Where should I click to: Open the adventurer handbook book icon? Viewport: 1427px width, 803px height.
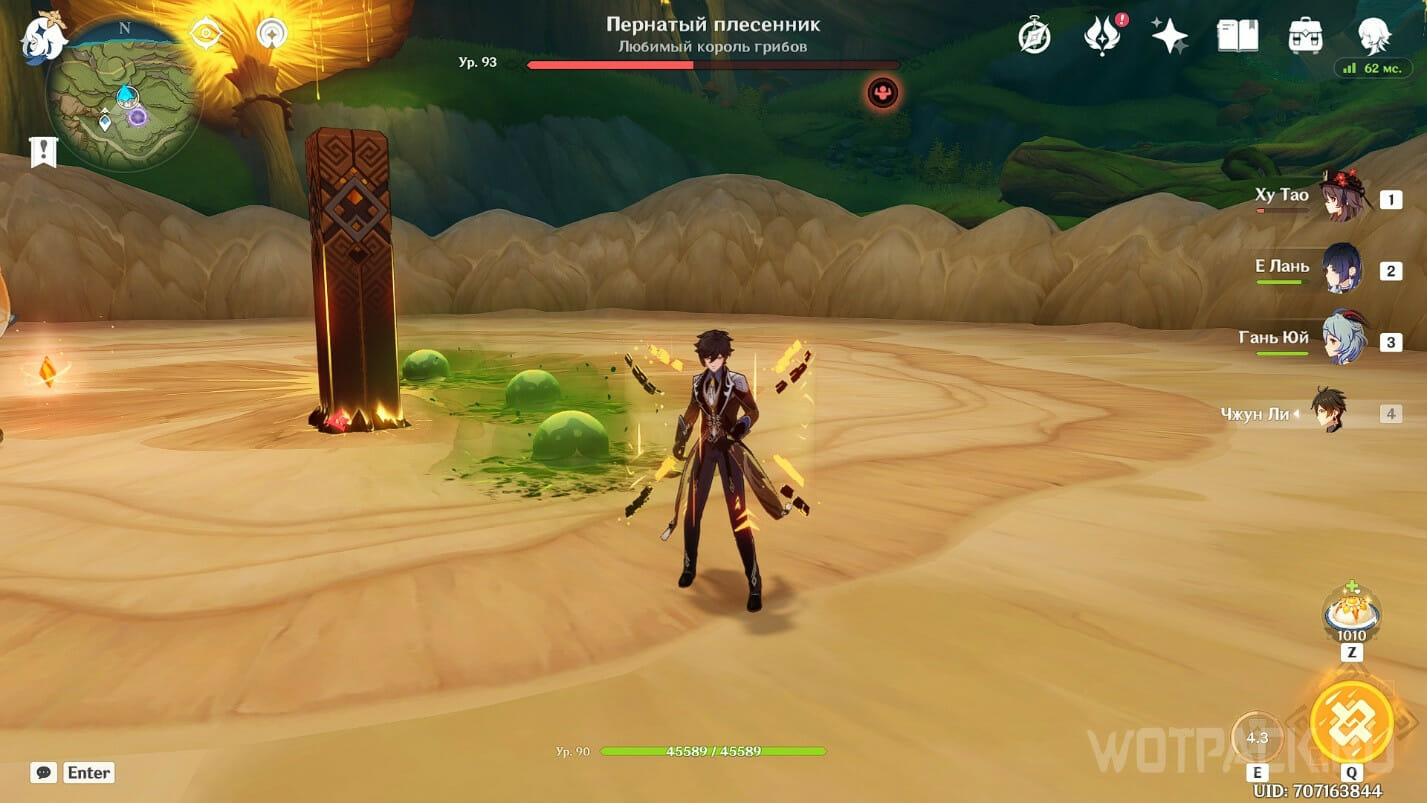[1237, 36]
